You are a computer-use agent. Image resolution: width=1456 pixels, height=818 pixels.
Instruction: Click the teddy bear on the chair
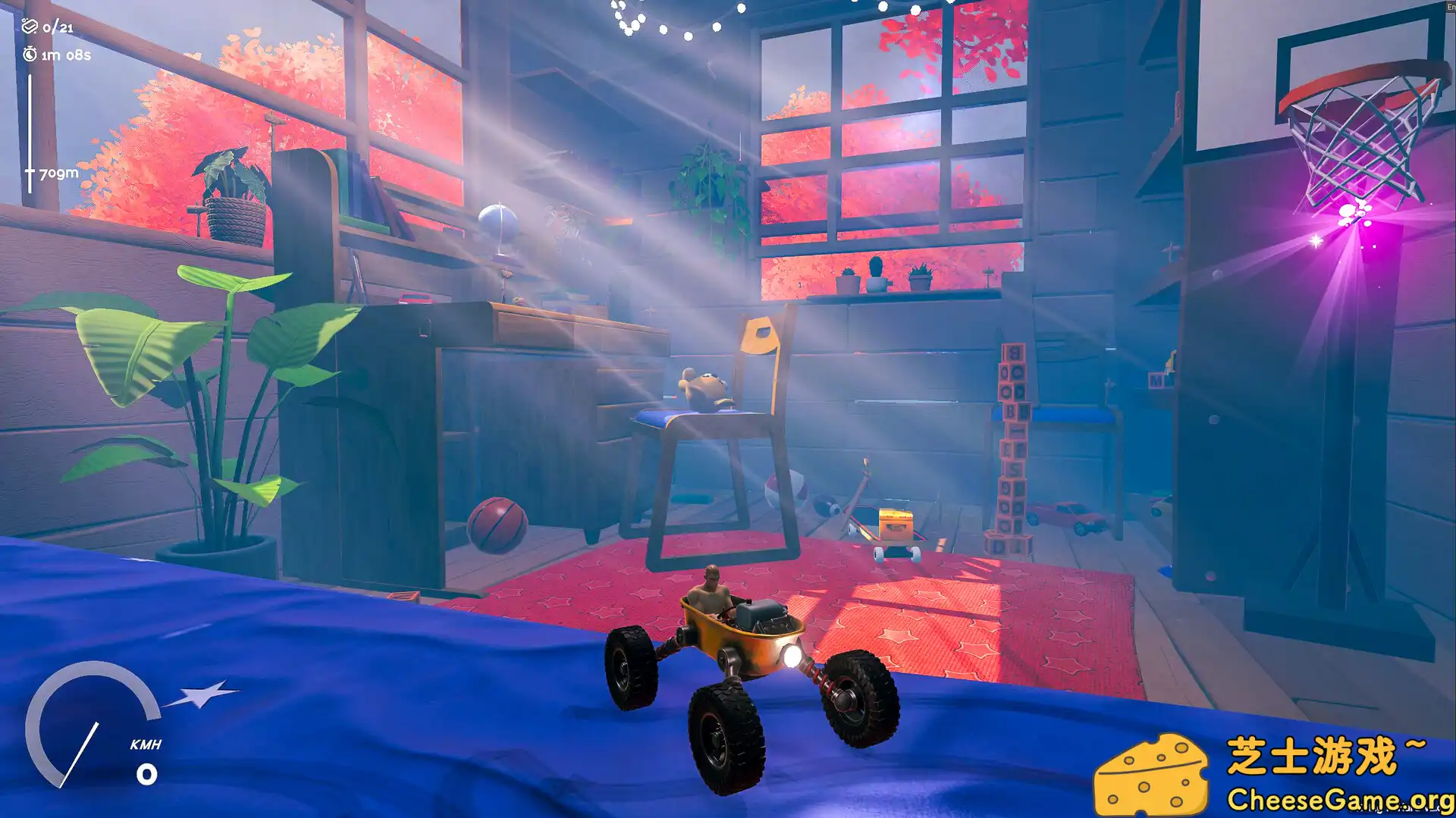pos(701,387)
